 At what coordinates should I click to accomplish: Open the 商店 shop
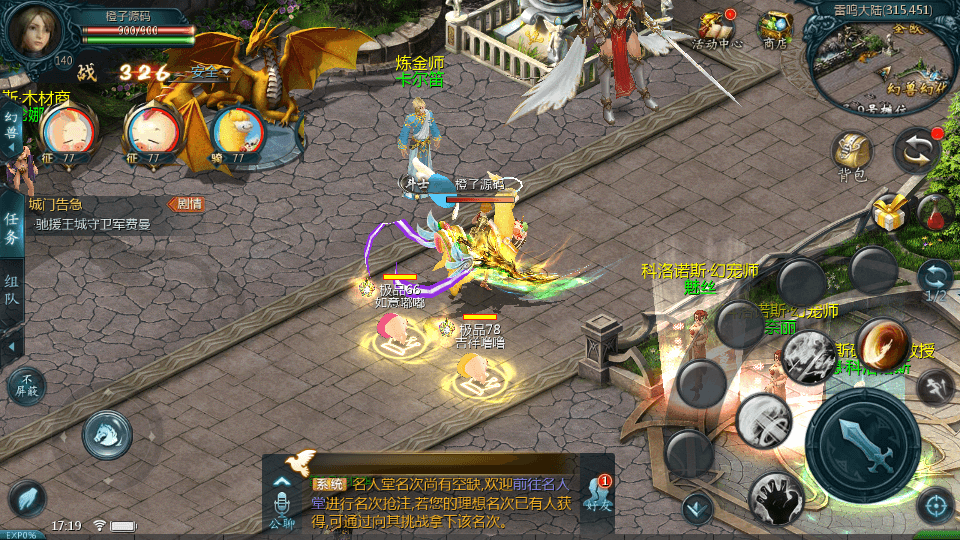point(774,30)
